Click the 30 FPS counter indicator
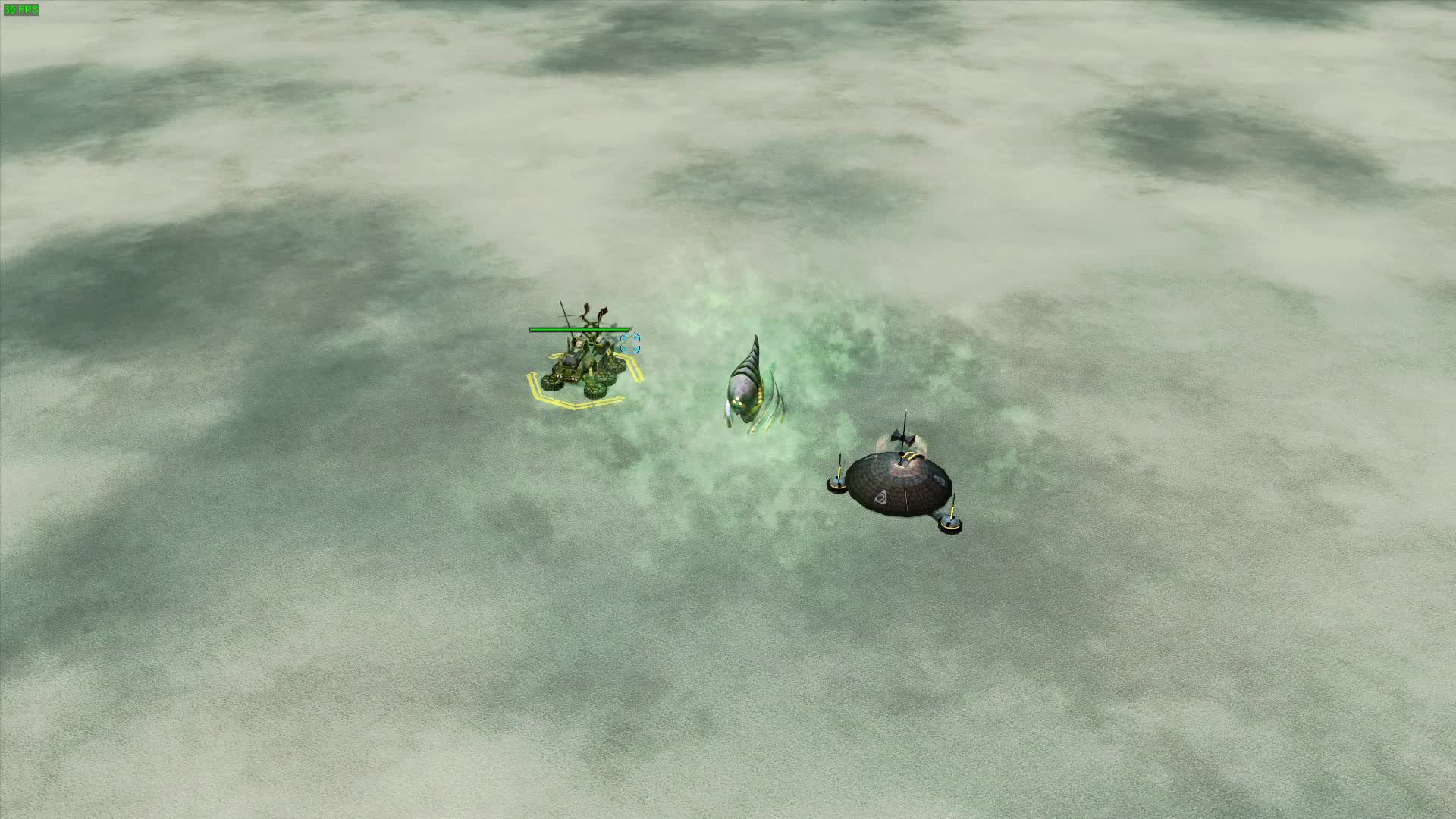Image resolution: width=1456 pixels, height=819 pixels. (x=23, y=9)
